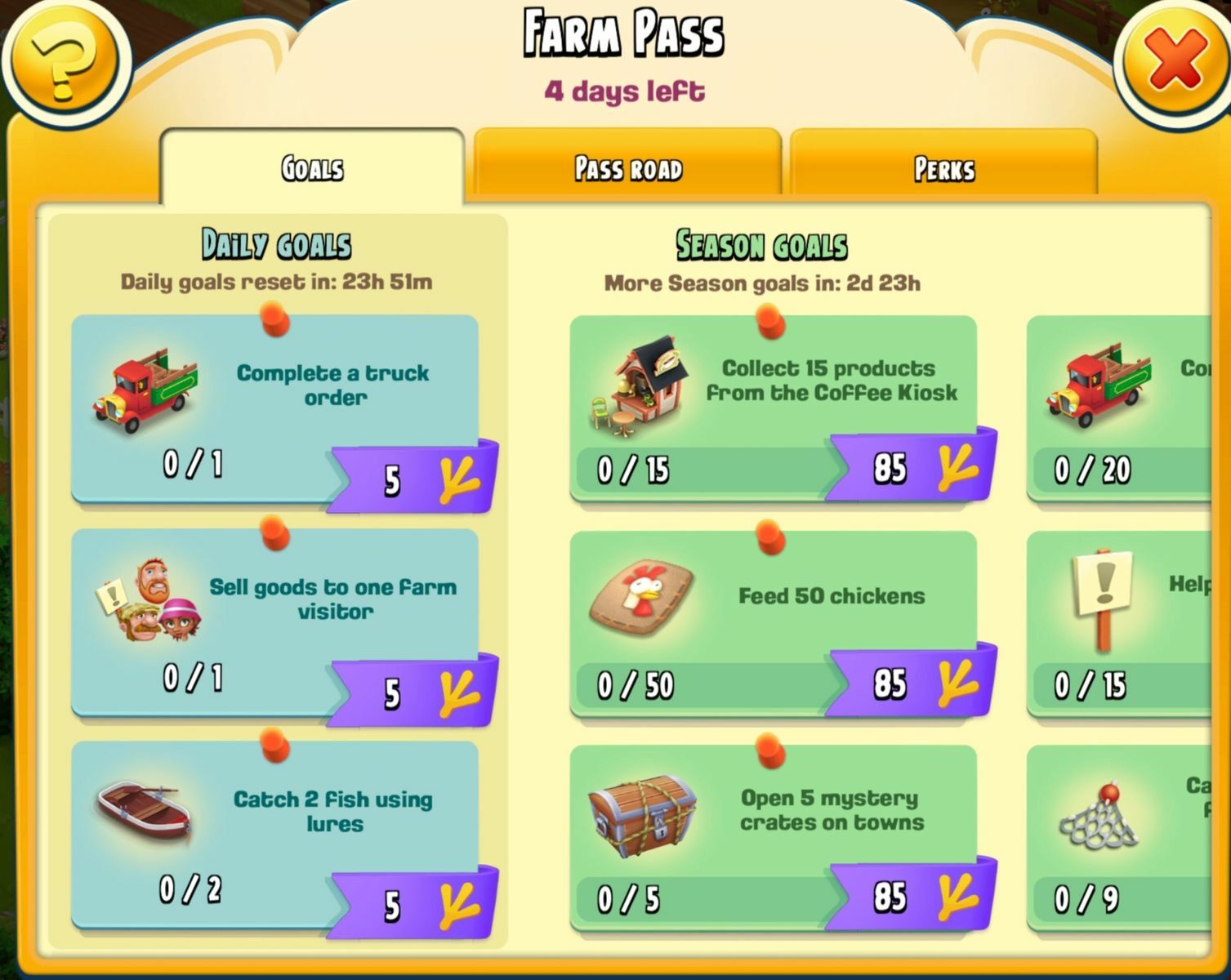
Task: Open the Catch 2 fish using lures goal
Action: (x=275, y=835)
